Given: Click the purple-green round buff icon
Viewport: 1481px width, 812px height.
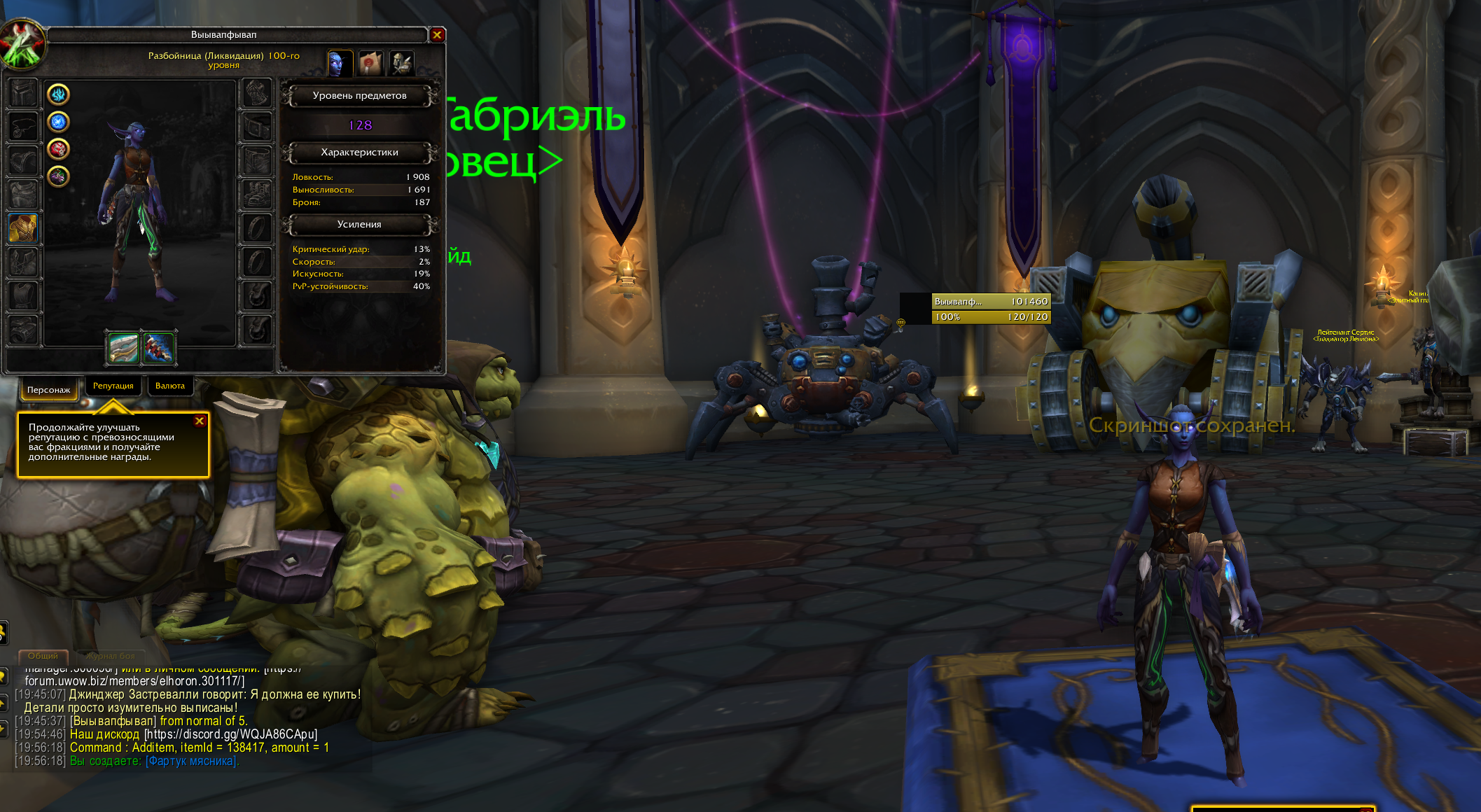Looking at the screenshot, I should point(58,176).
